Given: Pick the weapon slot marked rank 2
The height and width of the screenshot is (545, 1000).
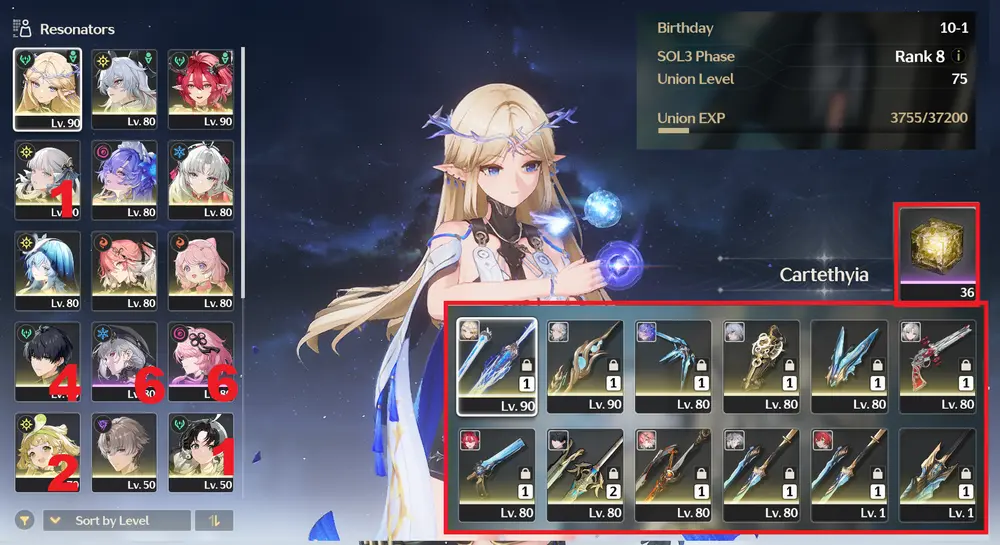Looking at the screenshot, I should [585, 475].
